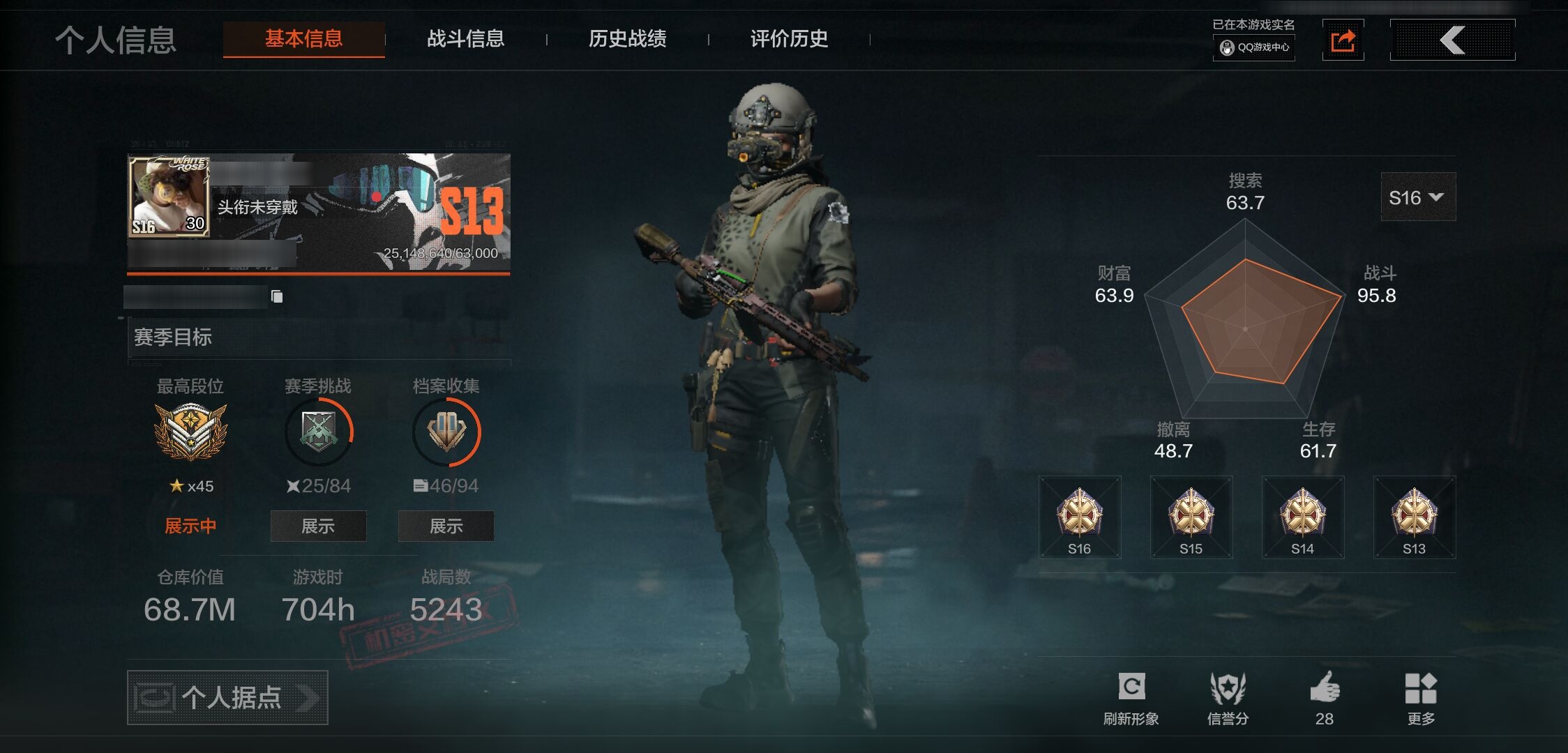
Task: Share profile using the orange share icon
Action: pyautogui.click(x=1343, y=40)
